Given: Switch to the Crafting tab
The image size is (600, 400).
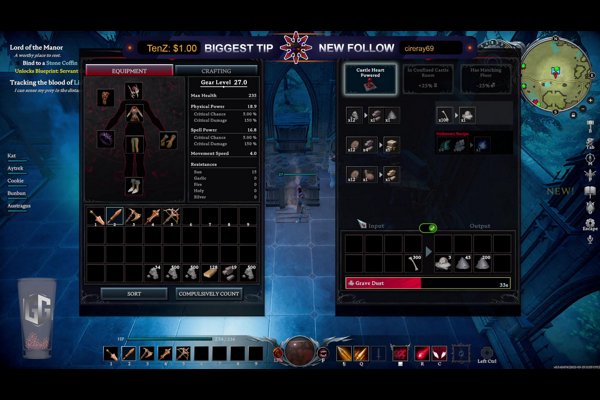Looking at the screenshot, I should point(216,71).
